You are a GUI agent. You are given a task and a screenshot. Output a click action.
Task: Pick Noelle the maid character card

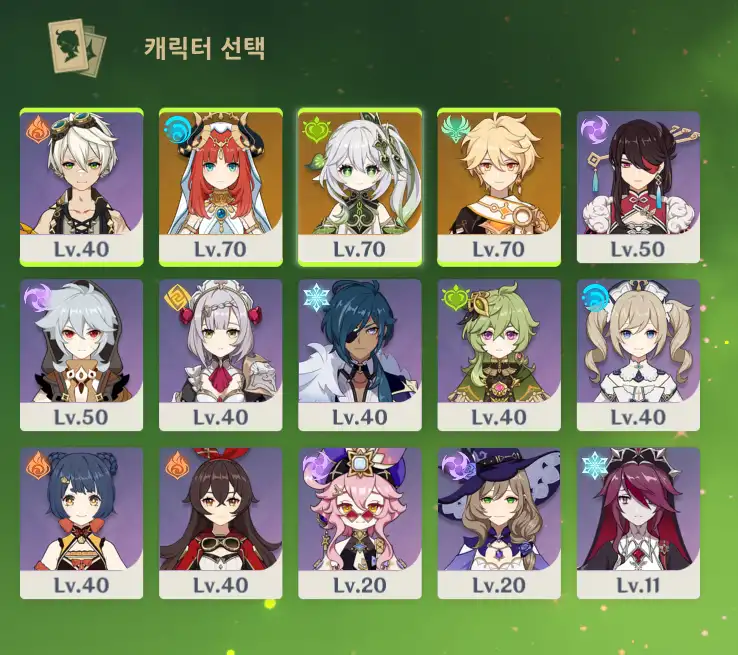click(220, 355)
